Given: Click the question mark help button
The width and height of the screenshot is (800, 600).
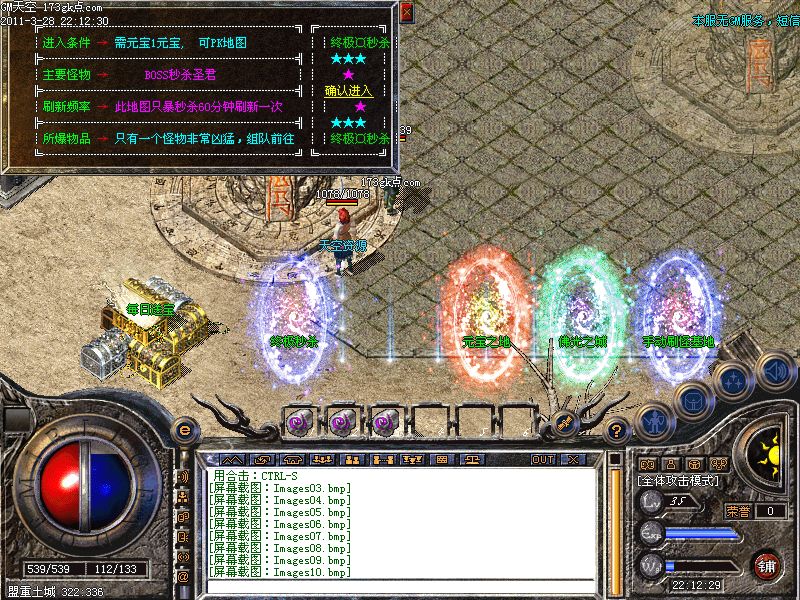Looking at the screenshot, I should point(618,431).
